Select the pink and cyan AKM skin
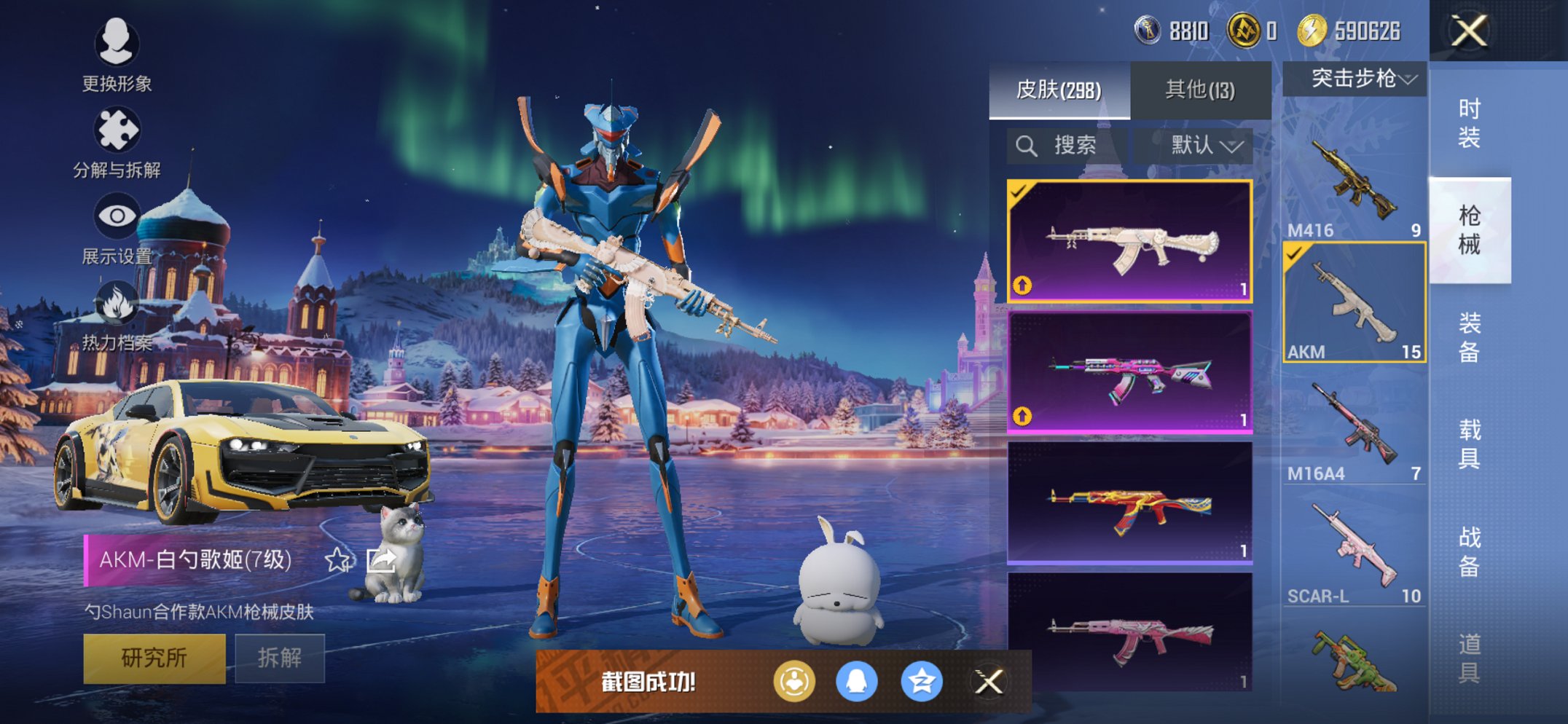 click(1129, 372)
